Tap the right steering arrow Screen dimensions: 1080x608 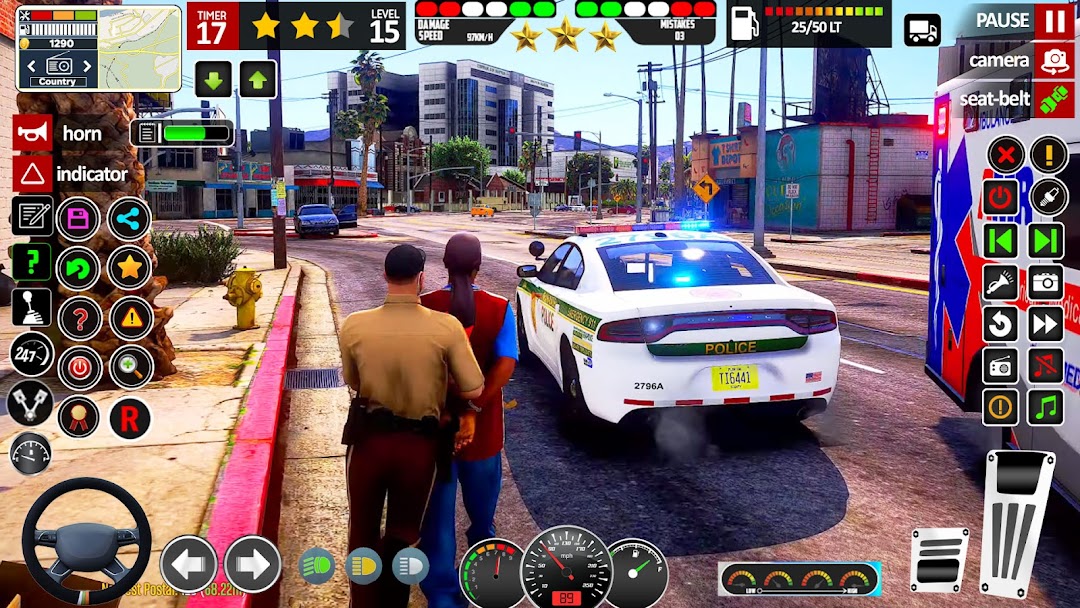[252, 564]
